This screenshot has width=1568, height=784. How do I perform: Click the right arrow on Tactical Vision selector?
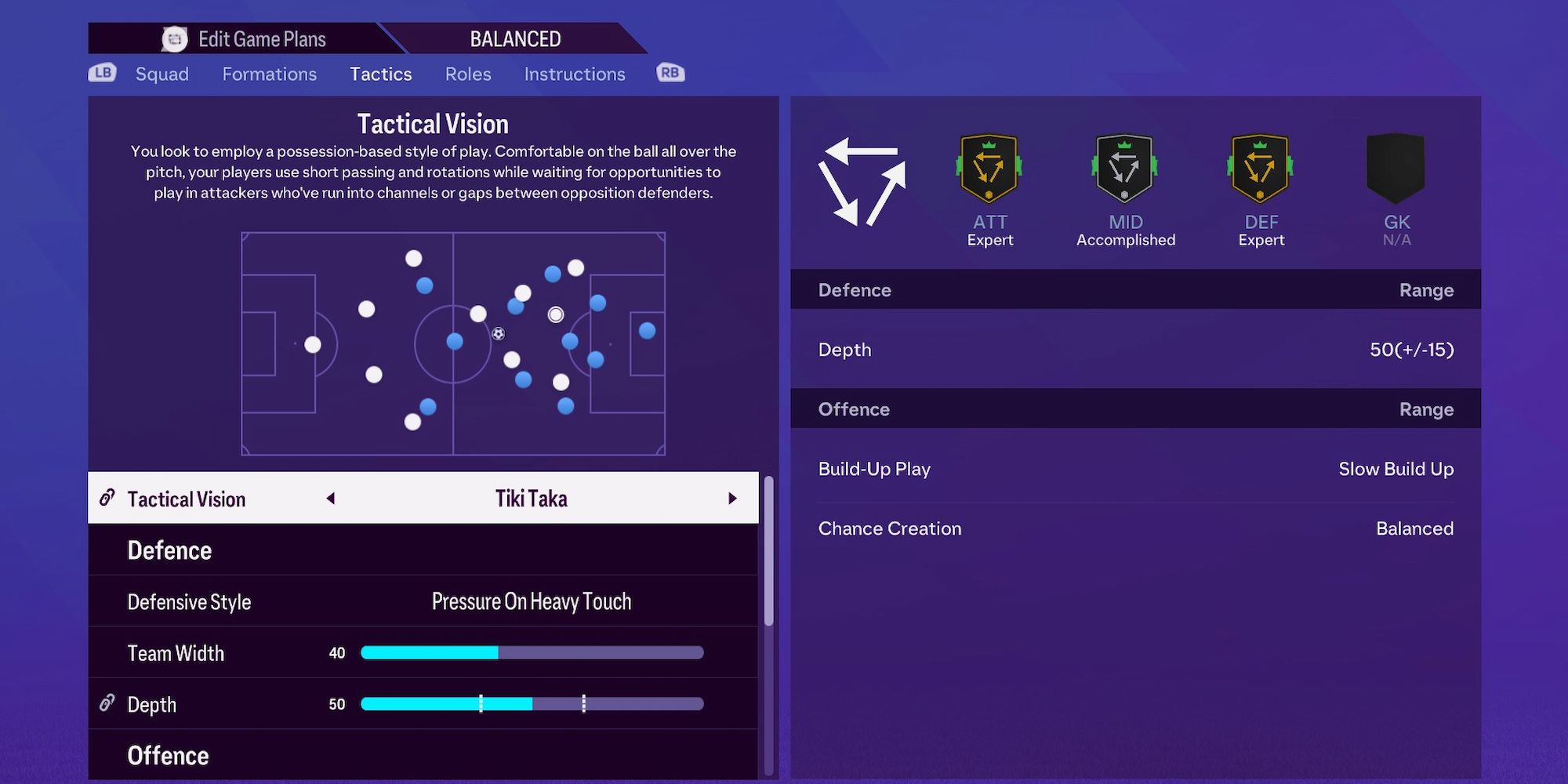(x=733, y=498)
